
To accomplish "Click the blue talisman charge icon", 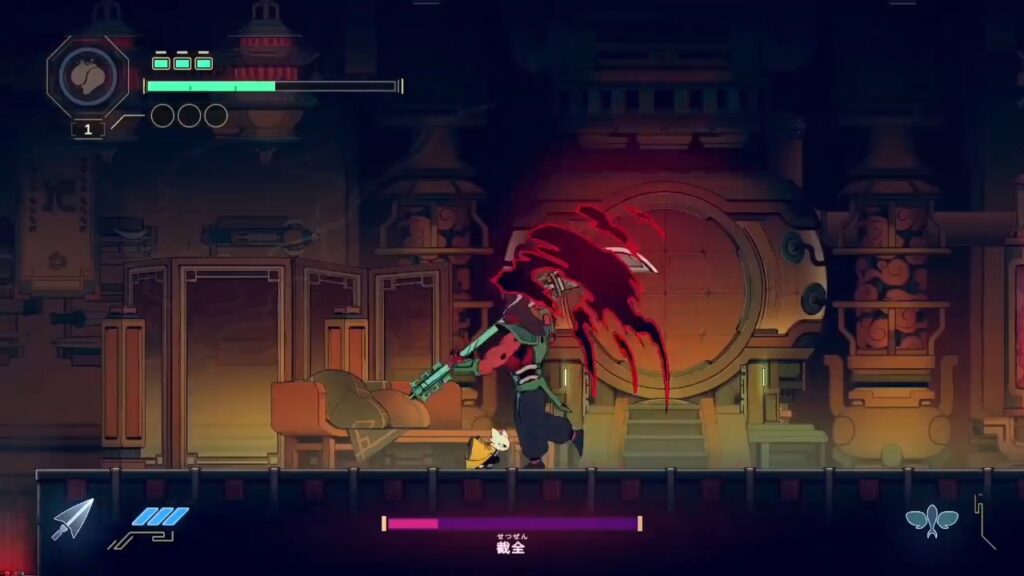I will click(160, 517).
